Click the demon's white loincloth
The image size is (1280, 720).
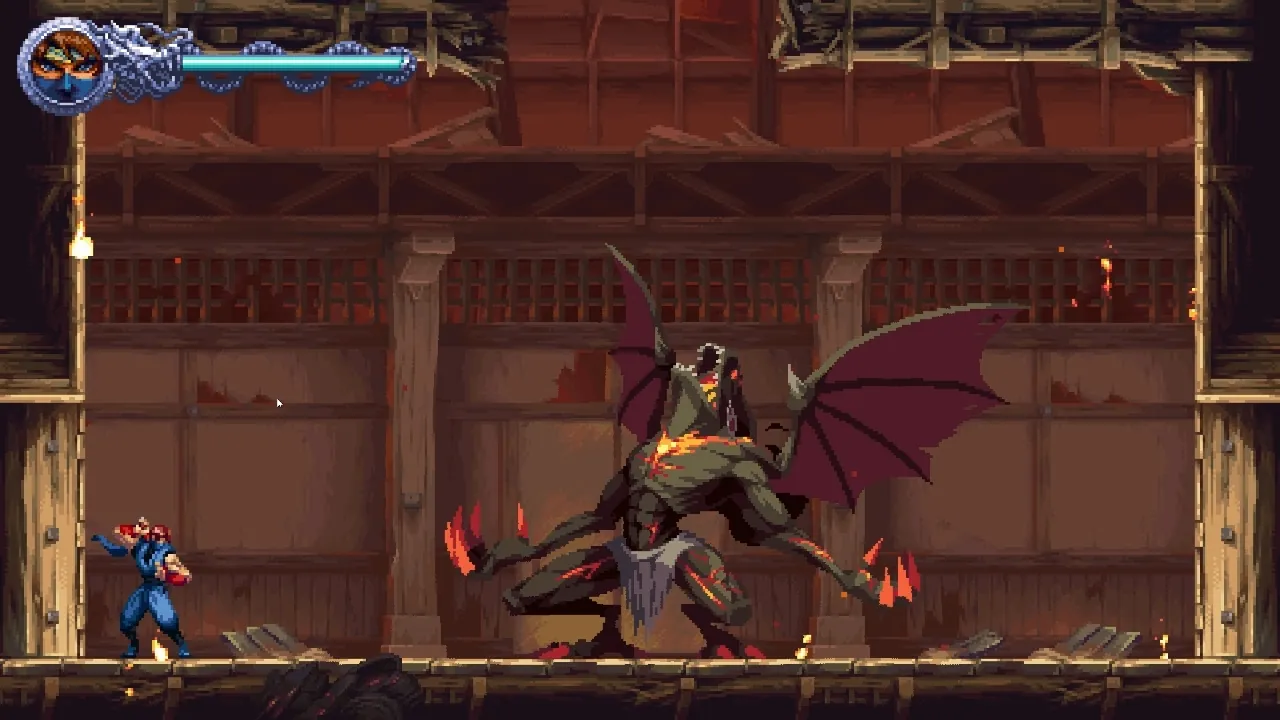pyautogui.click(x=650, y=580)
